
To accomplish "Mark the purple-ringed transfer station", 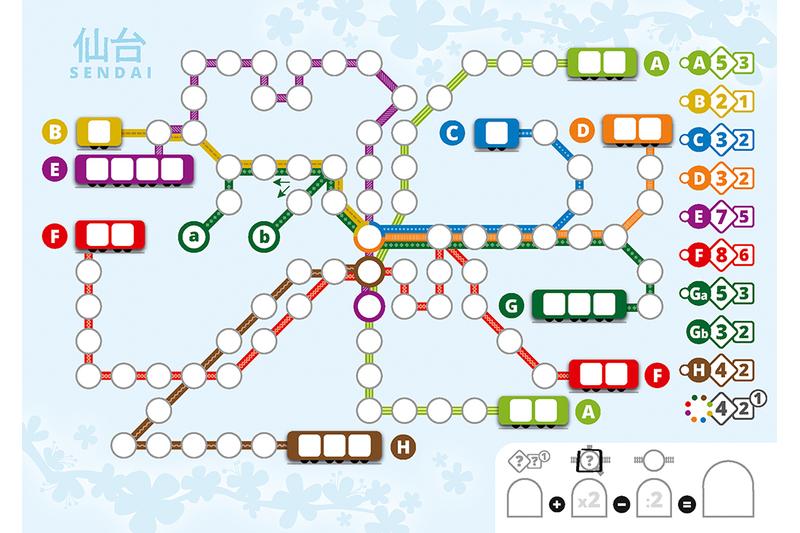I will (x=368, y=305).
